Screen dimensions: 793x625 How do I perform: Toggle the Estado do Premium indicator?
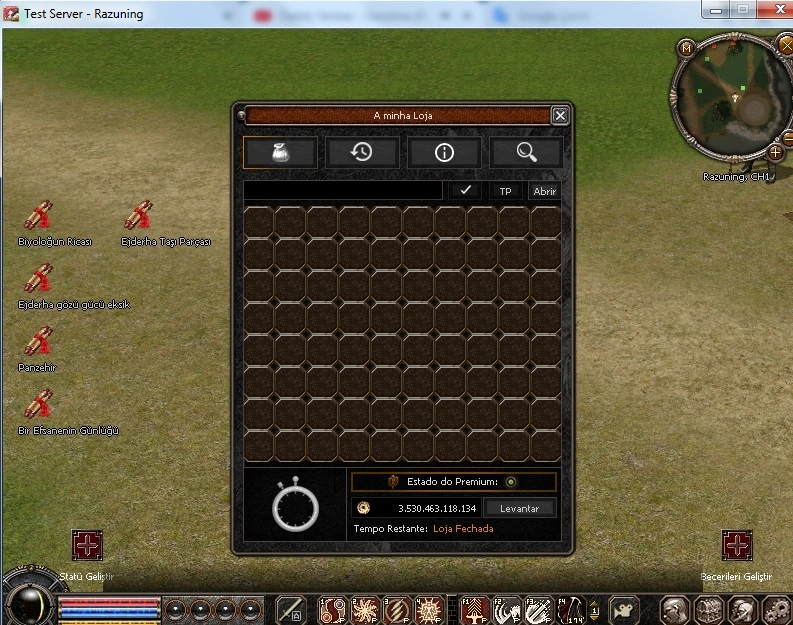511,482
